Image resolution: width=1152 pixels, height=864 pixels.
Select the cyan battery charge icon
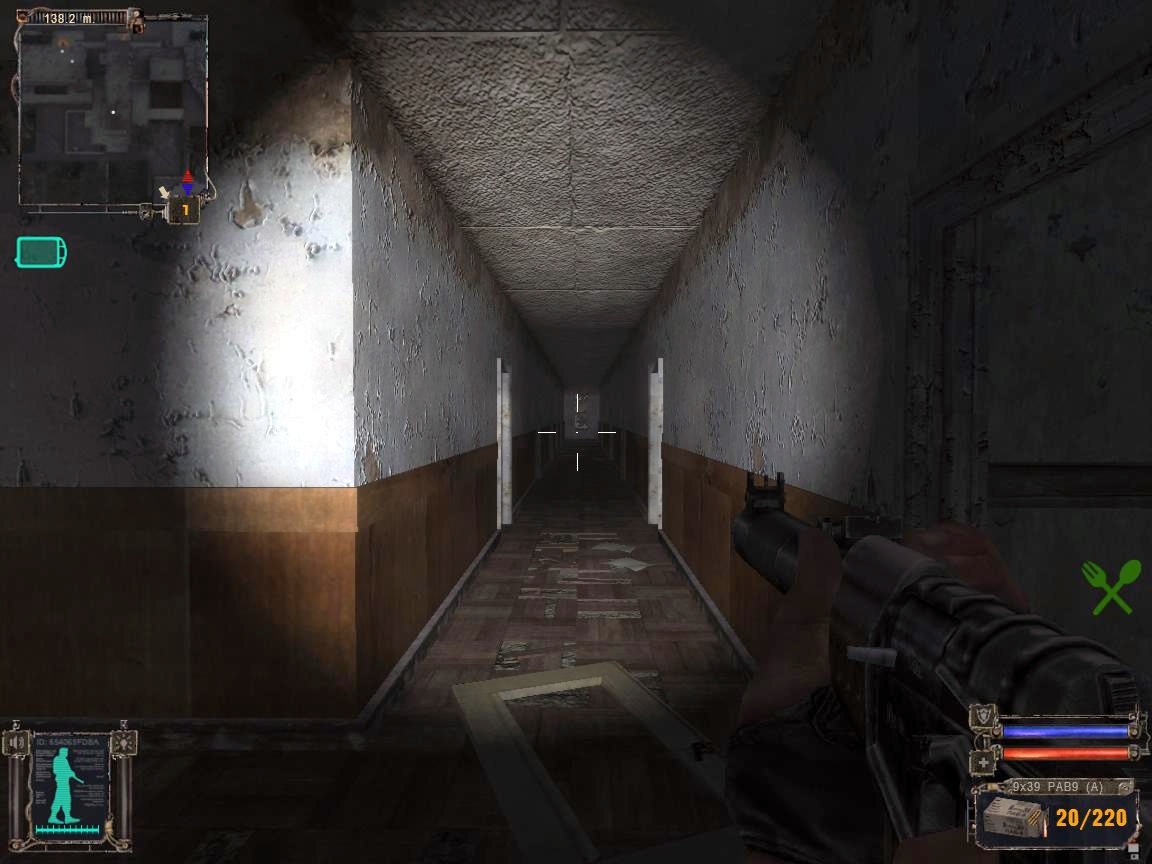tap(41, 252)
